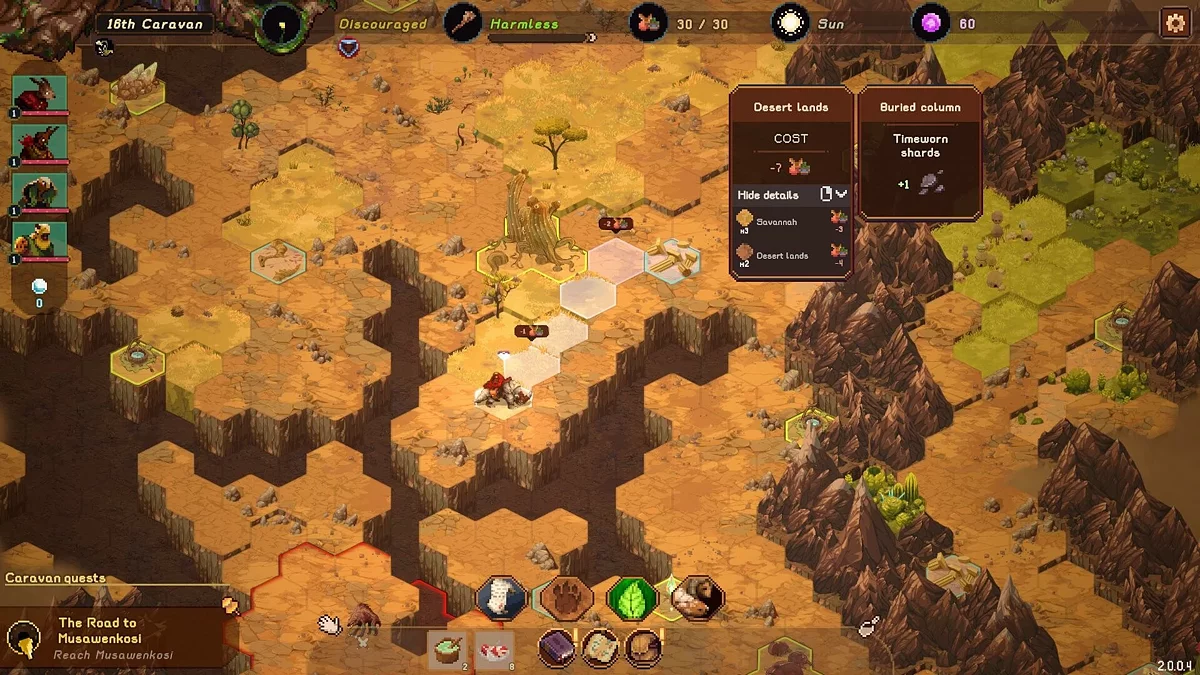The height and width of the screenshot is (675, 1200).
Task: Open the brown backpack inventory
Action: (643, 648)
